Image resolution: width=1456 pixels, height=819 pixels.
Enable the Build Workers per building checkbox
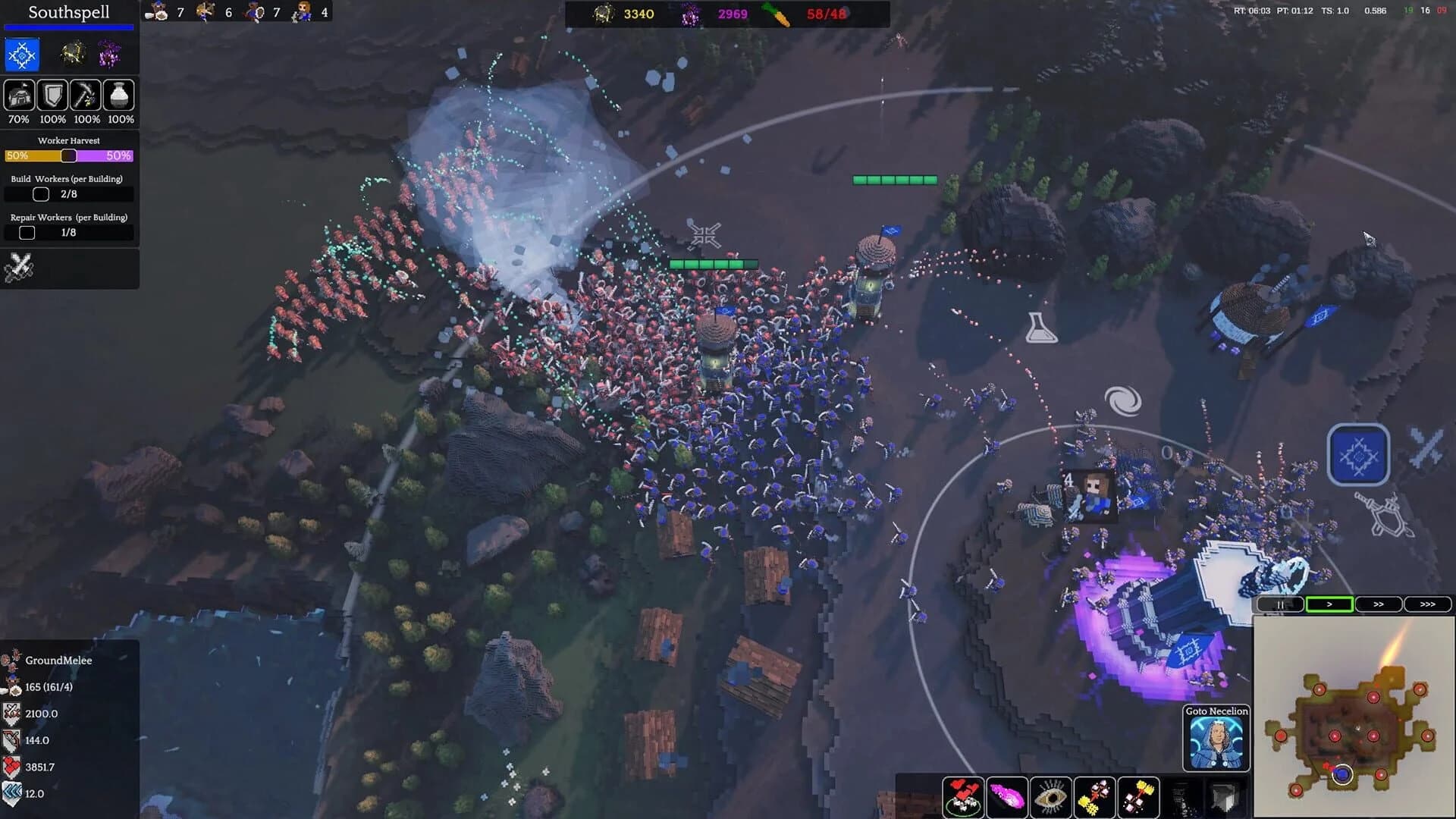click(x=40, y=194)
